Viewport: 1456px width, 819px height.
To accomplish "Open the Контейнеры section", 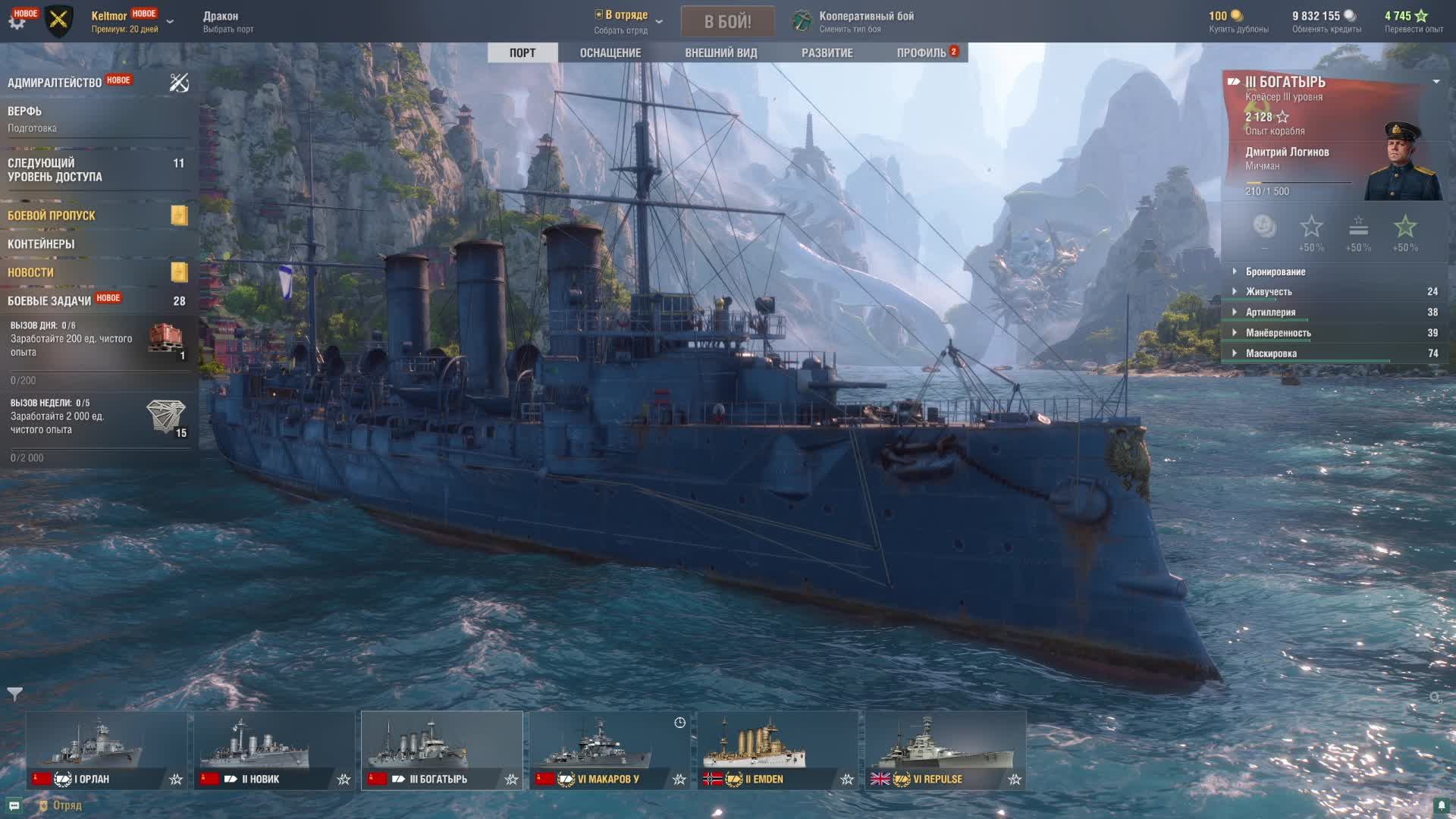I will (41, 244).
